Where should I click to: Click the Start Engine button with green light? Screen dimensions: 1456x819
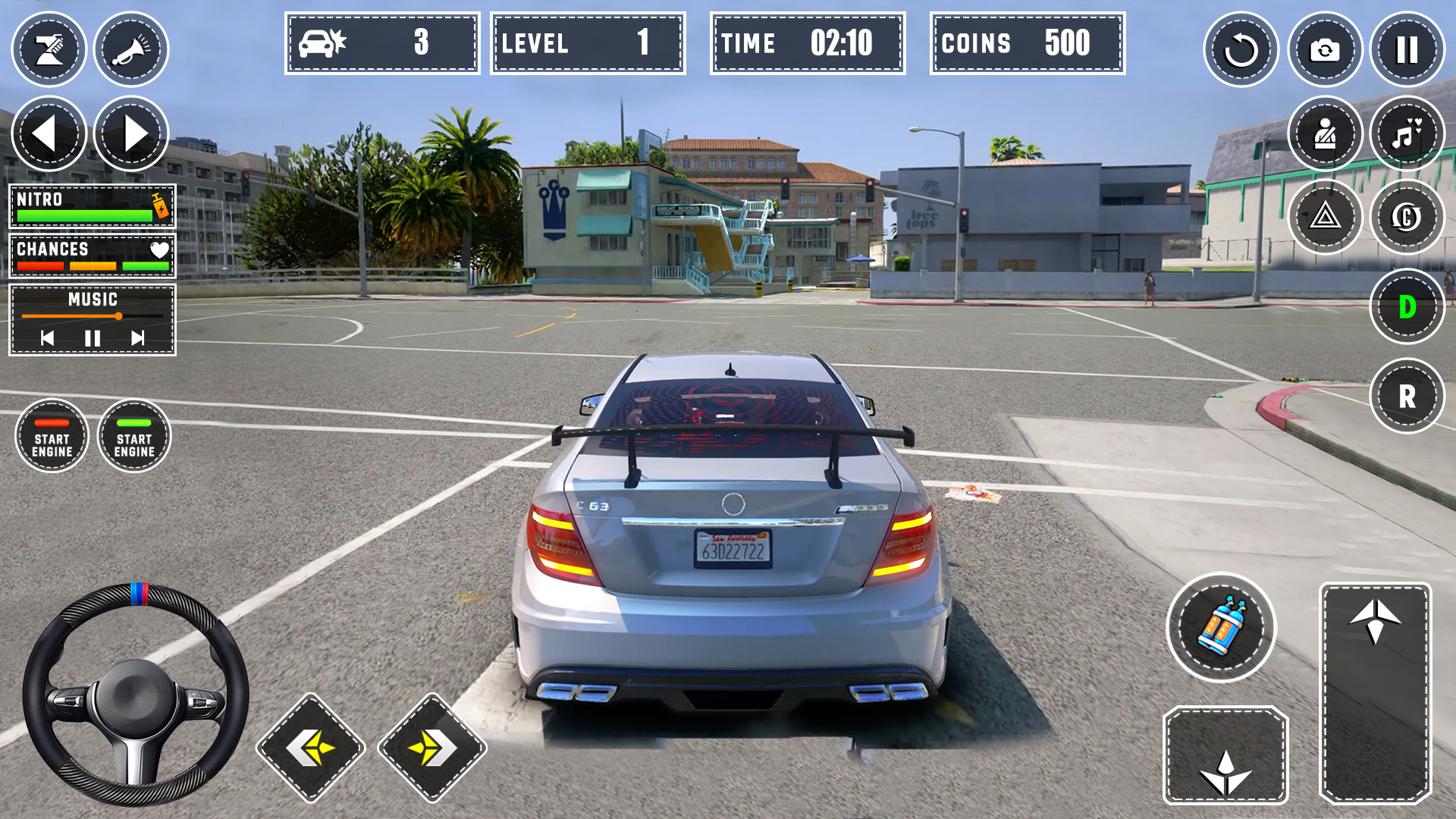tap(134, 436)
